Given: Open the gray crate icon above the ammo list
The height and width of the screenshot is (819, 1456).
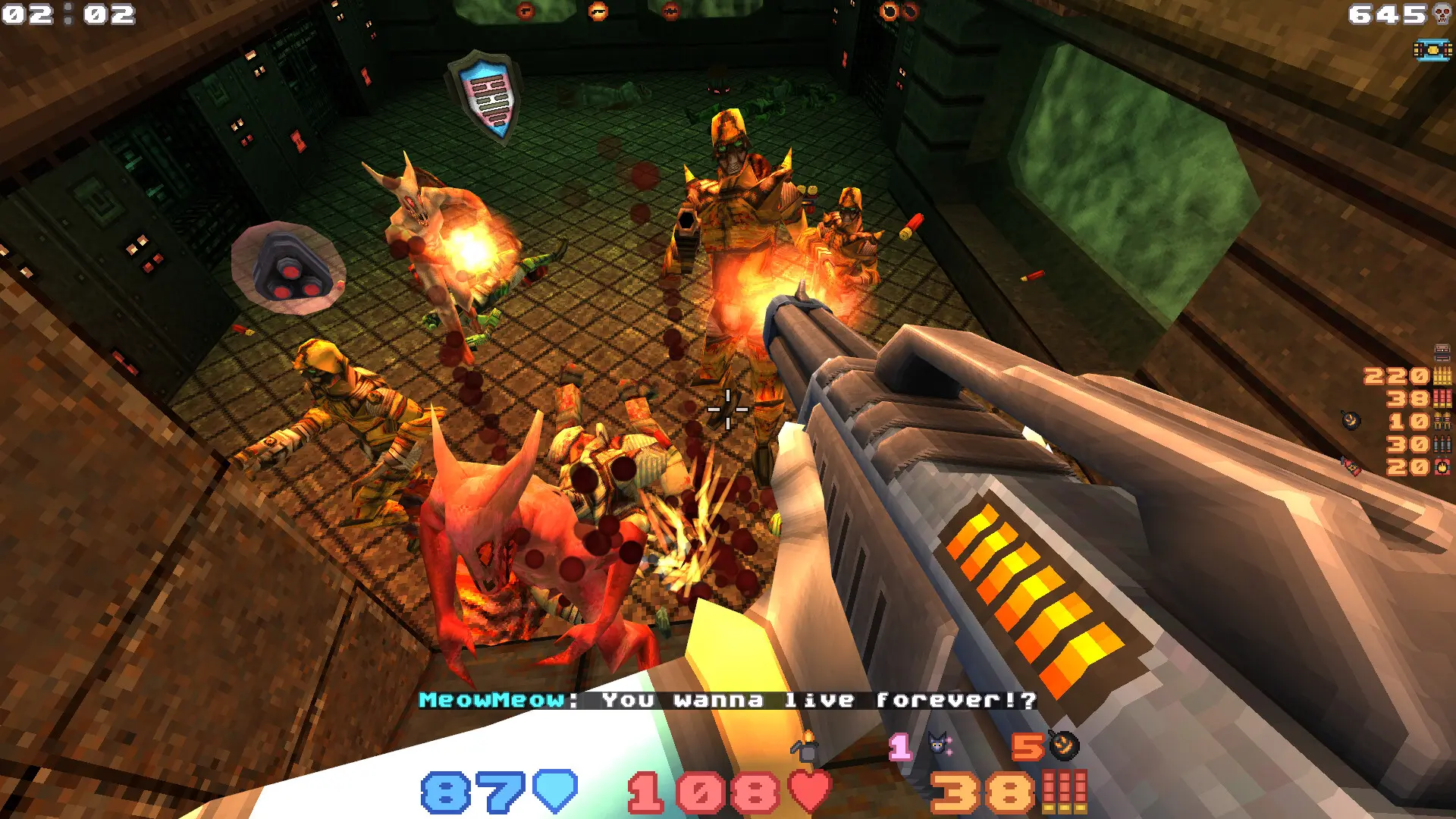Looking at the screenshot, I should [x=1442, y=352].
